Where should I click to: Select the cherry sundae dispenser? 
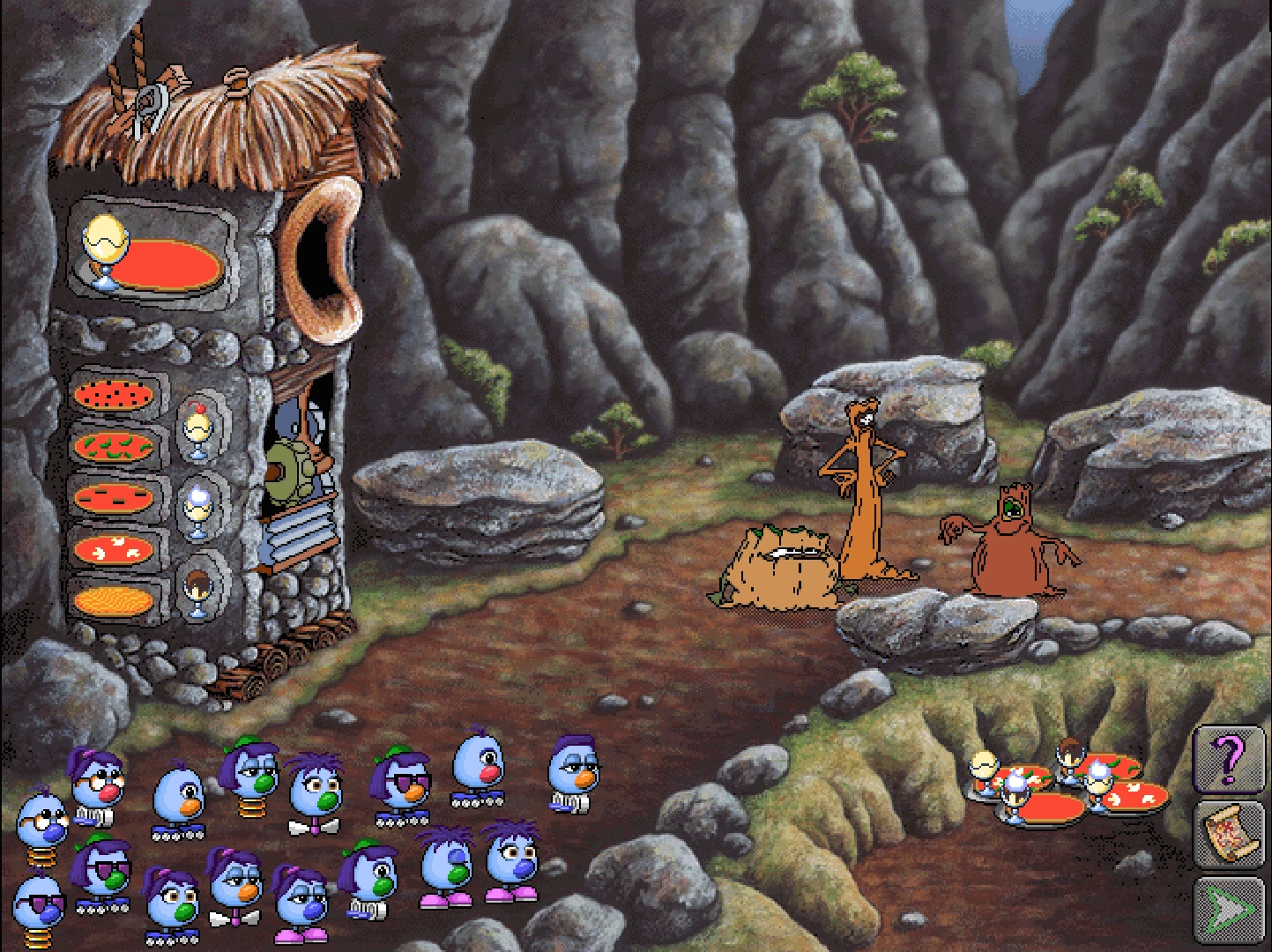point(197,425)
